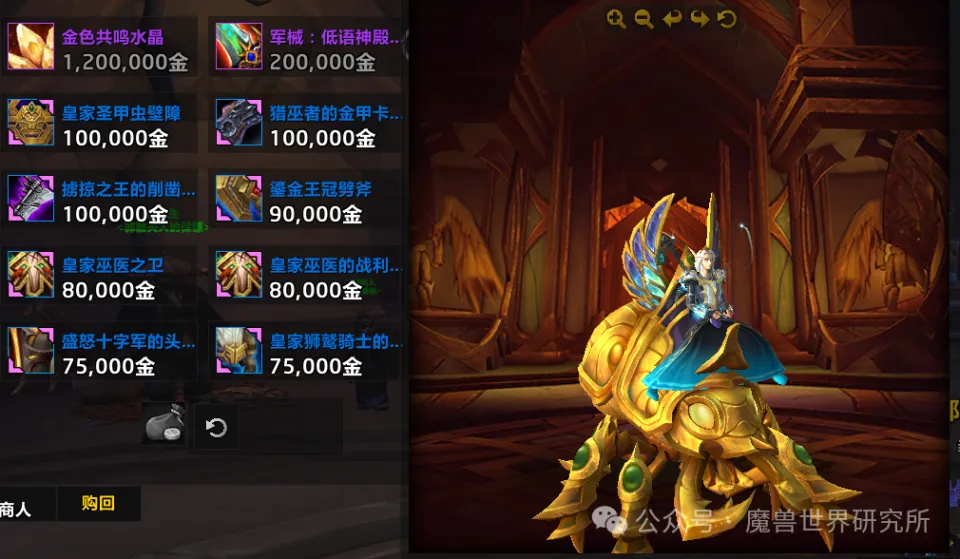Select the 皇家巫医之卫 item
Screen dimensions: 960x559
tap(31, 274)
